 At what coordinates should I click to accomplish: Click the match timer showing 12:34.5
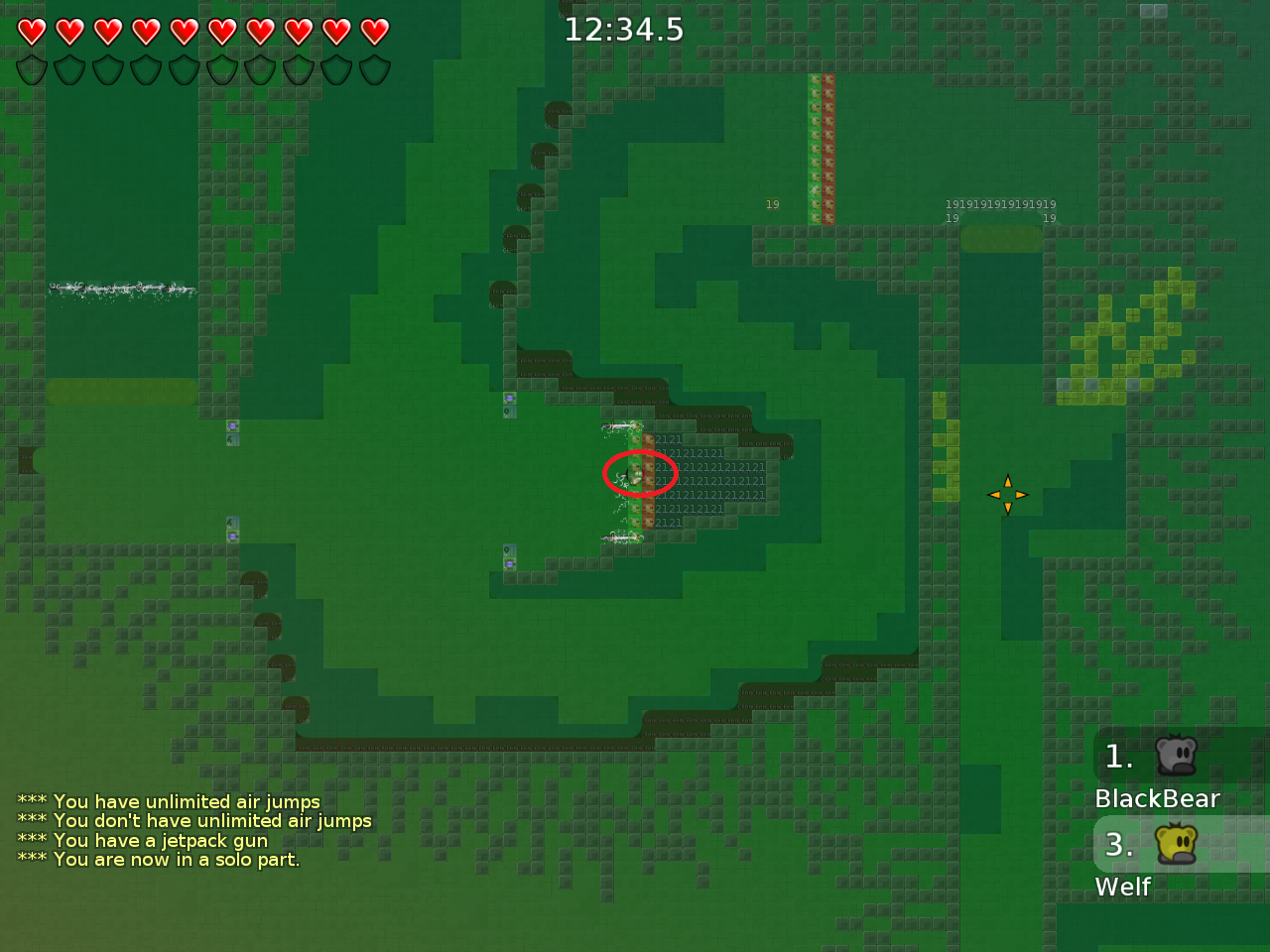[x=624, y=30]
